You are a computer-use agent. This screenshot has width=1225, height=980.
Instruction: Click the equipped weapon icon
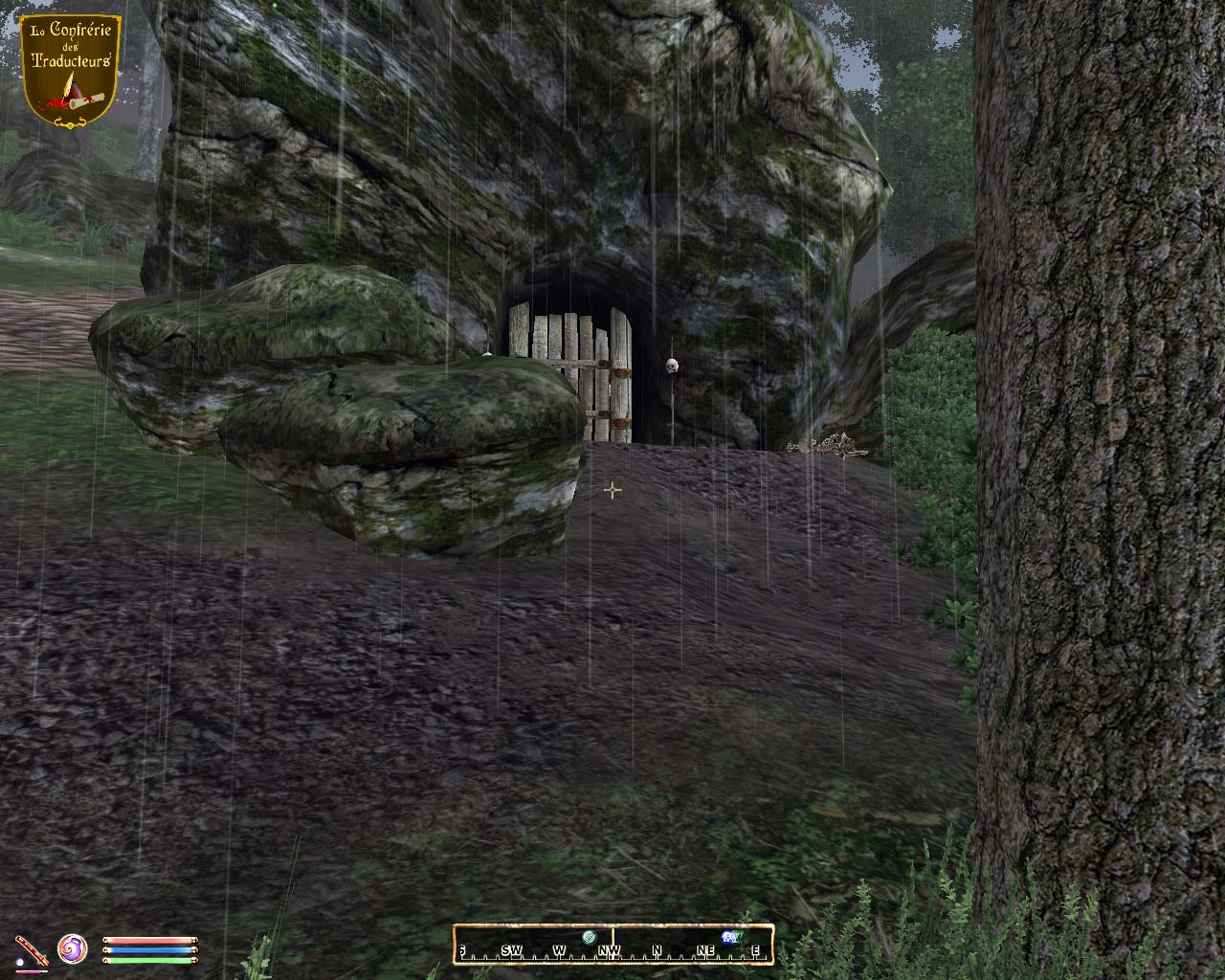(29, 949)
